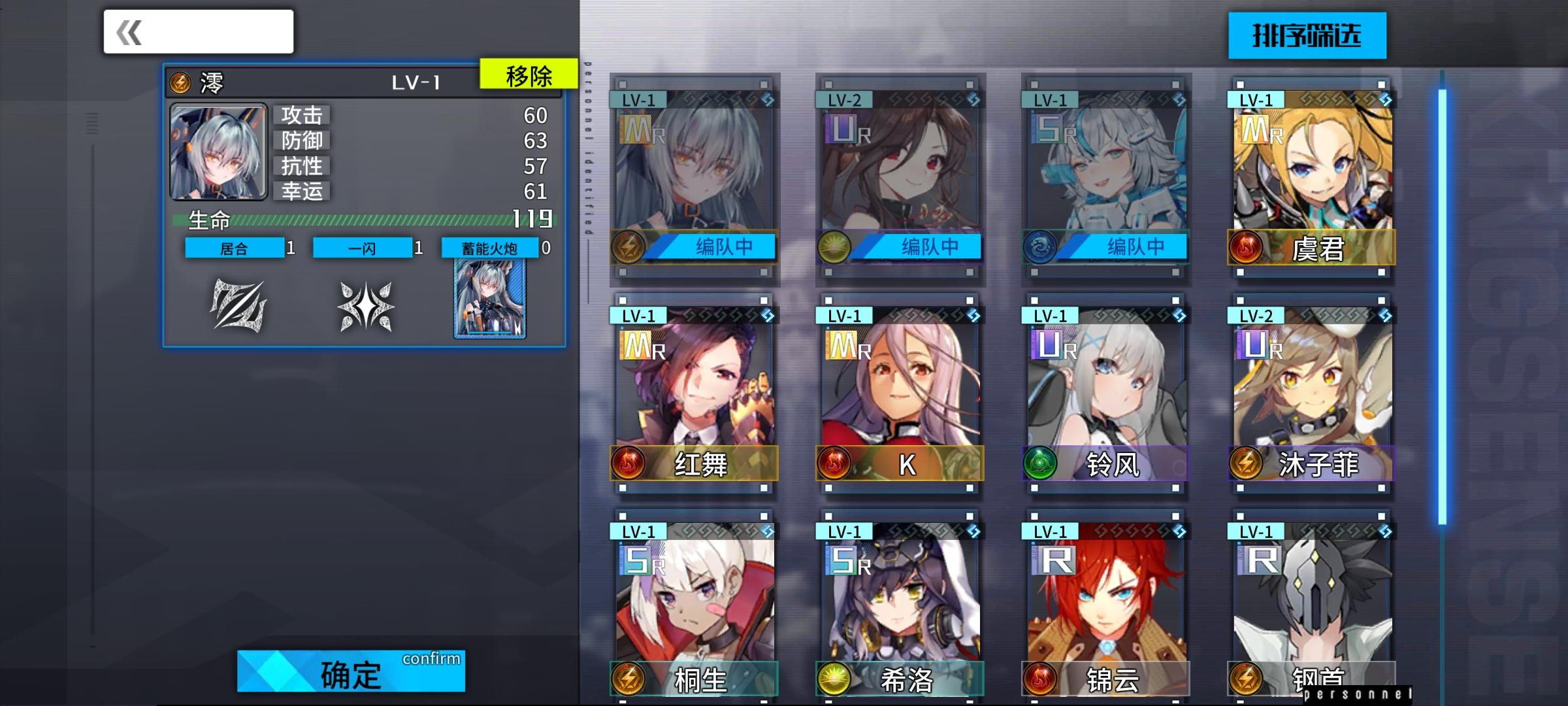Select the 桐生 character card
Image resolution: width=1568 pixels, height=706 pixels.
pos(694,608)
